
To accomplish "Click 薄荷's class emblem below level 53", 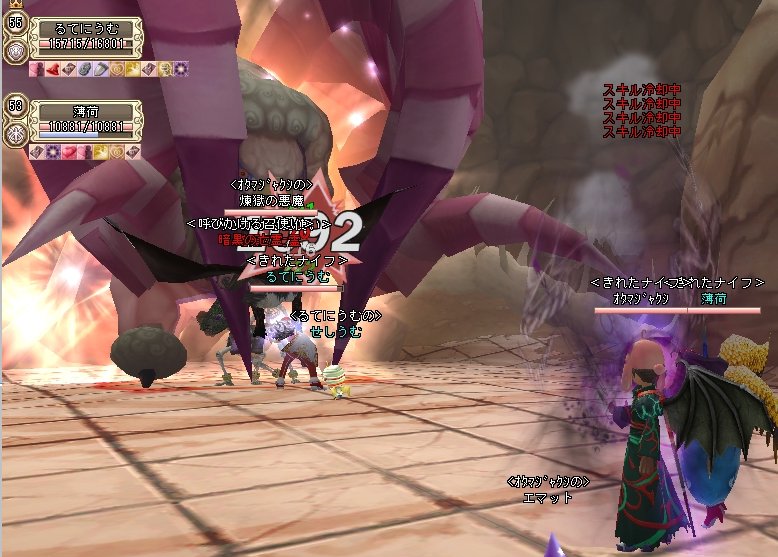I will pyautogui.click(x=16, y=134).
